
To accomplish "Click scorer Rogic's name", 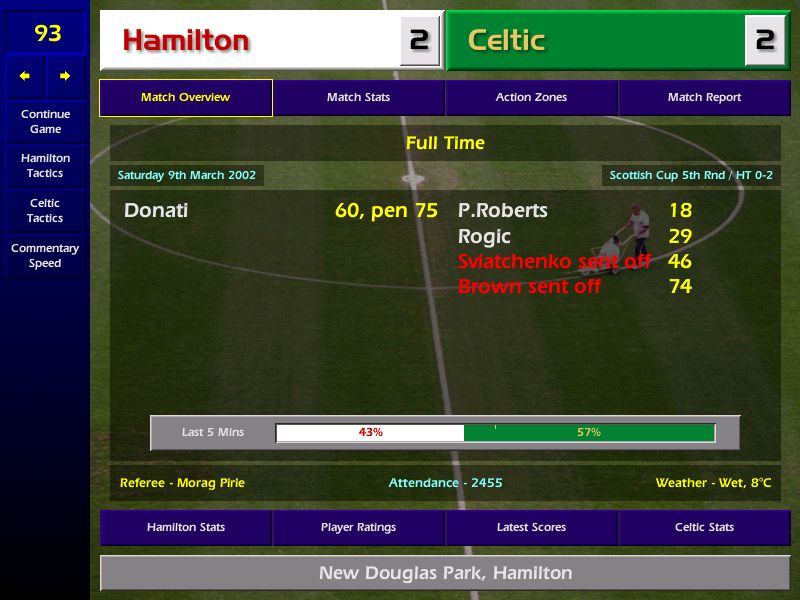I will [x=484, y=237].
